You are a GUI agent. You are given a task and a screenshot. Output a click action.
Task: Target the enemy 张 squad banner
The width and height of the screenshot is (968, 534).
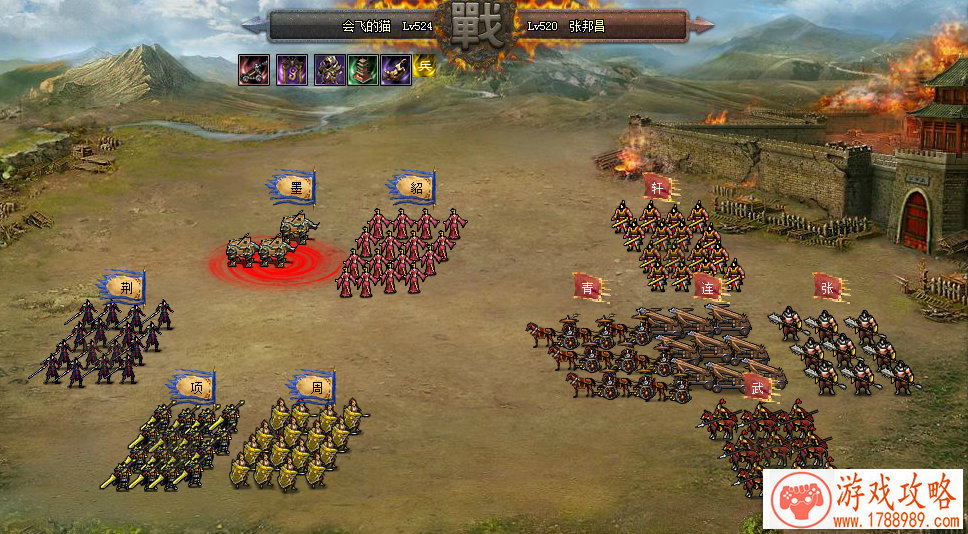[827, 288]
